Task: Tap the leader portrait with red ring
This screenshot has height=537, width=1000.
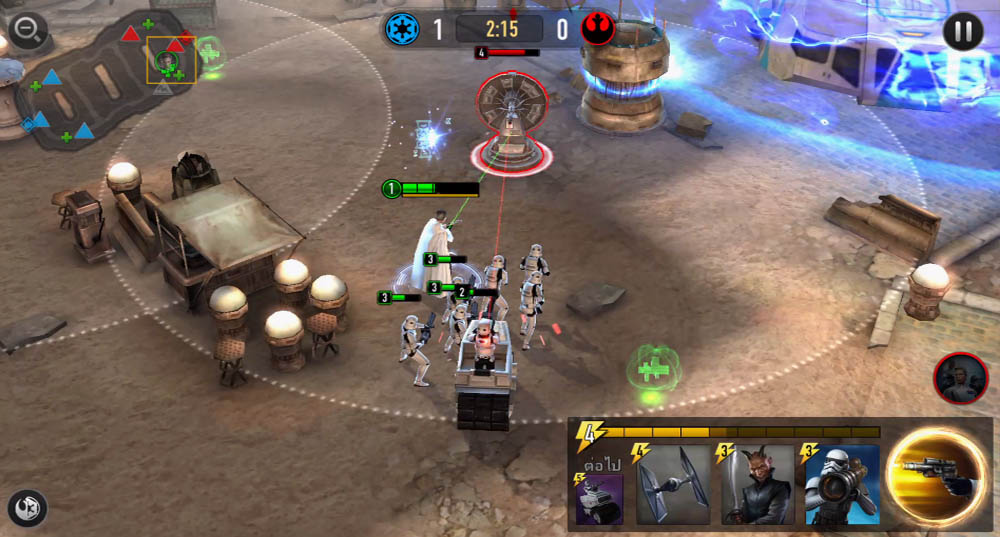Action: [960, 378]
